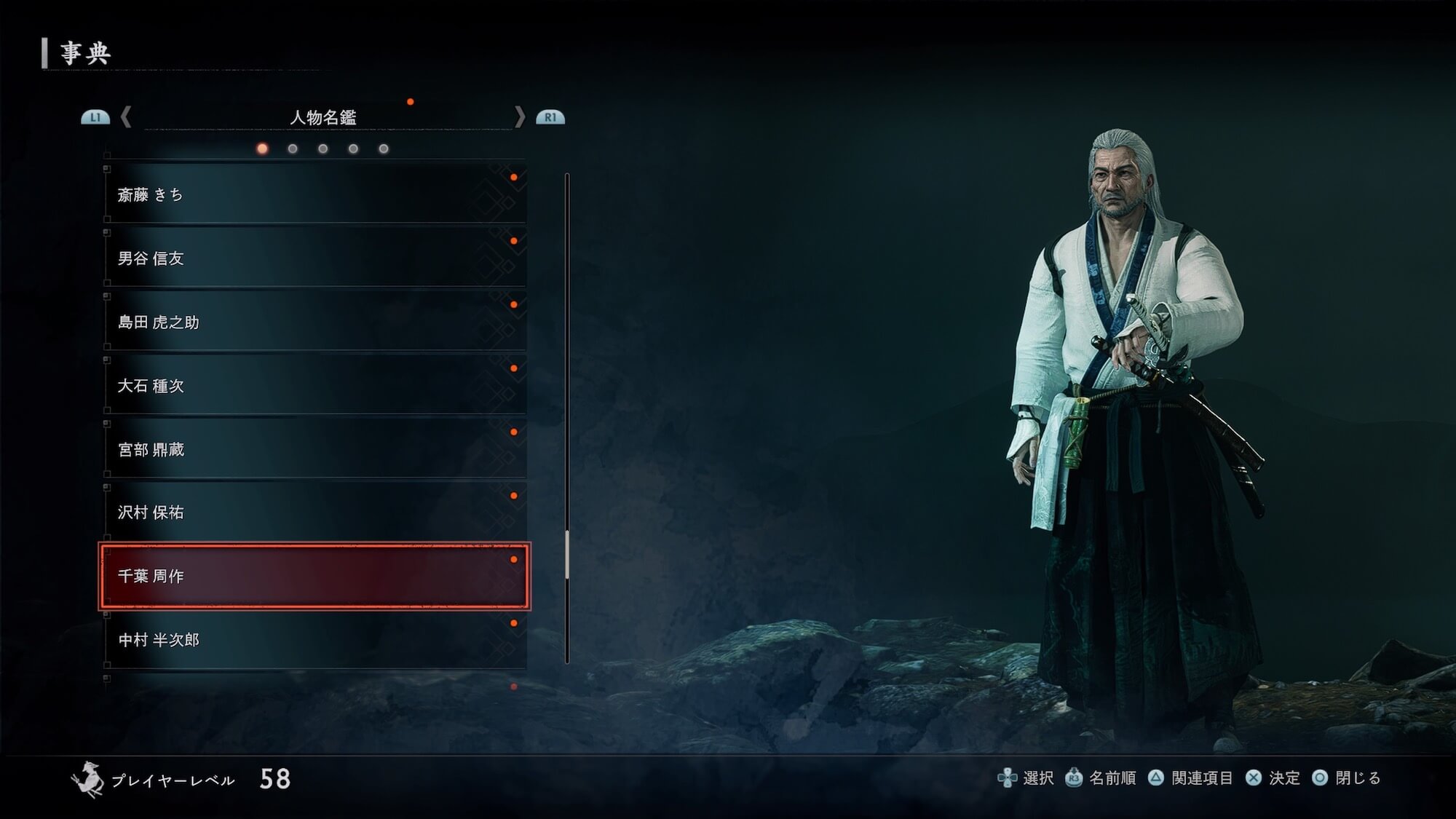
Task: Choose 島田 虎之助 from the list
Action: point(314,322)
